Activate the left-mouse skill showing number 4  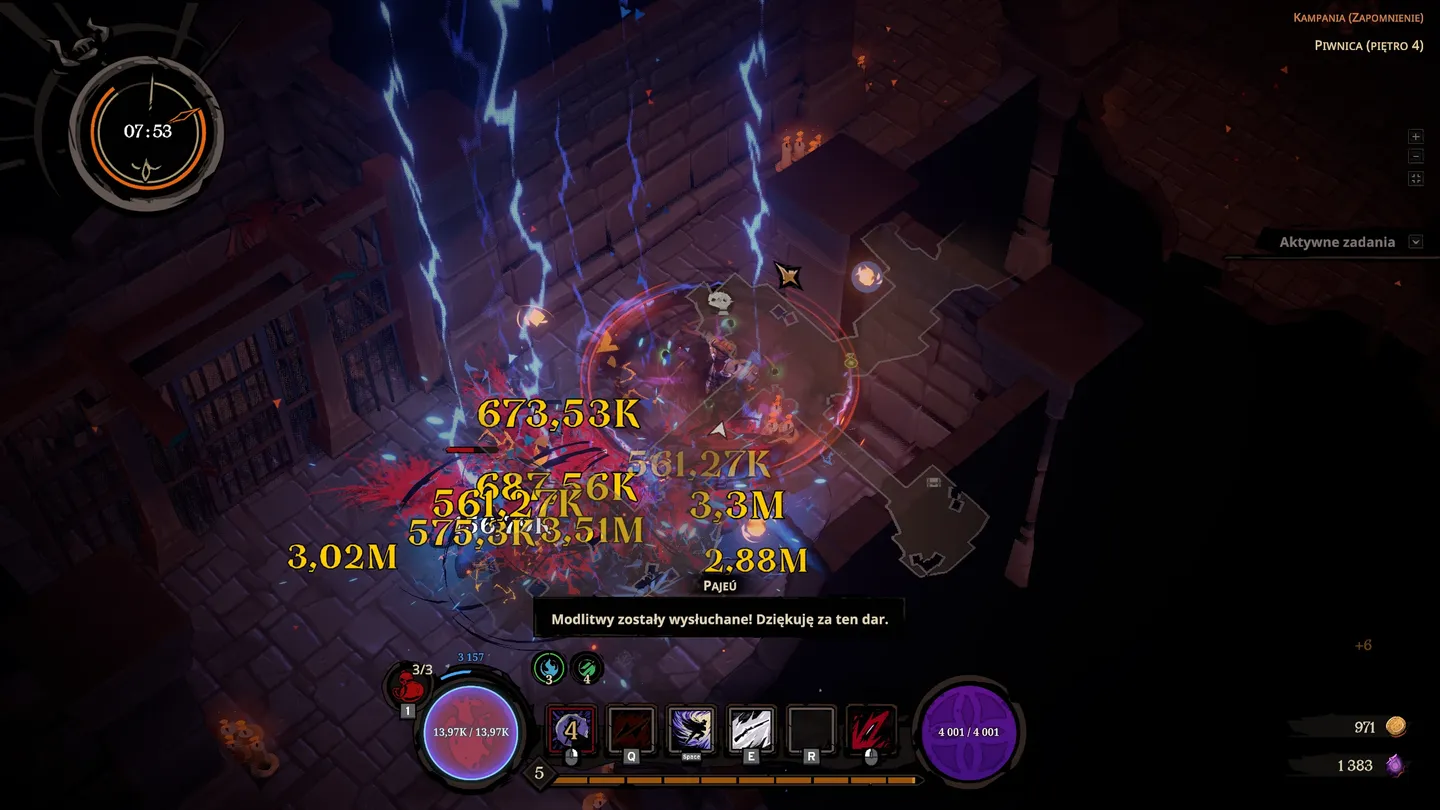571,730
